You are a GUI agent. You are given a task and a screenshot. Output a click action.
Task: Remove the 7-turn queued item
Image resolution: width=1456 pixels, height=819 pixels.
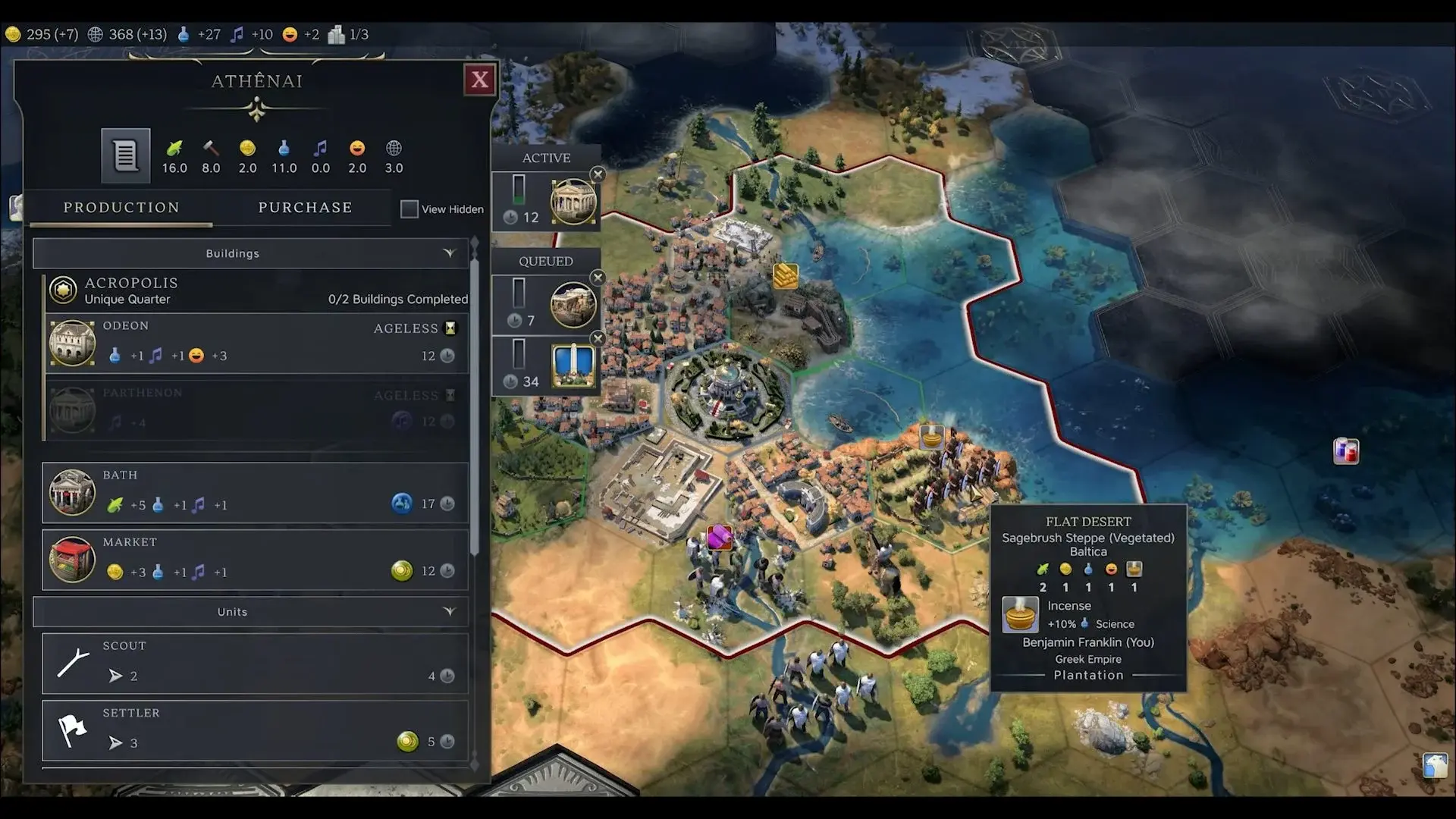(598, 278)
